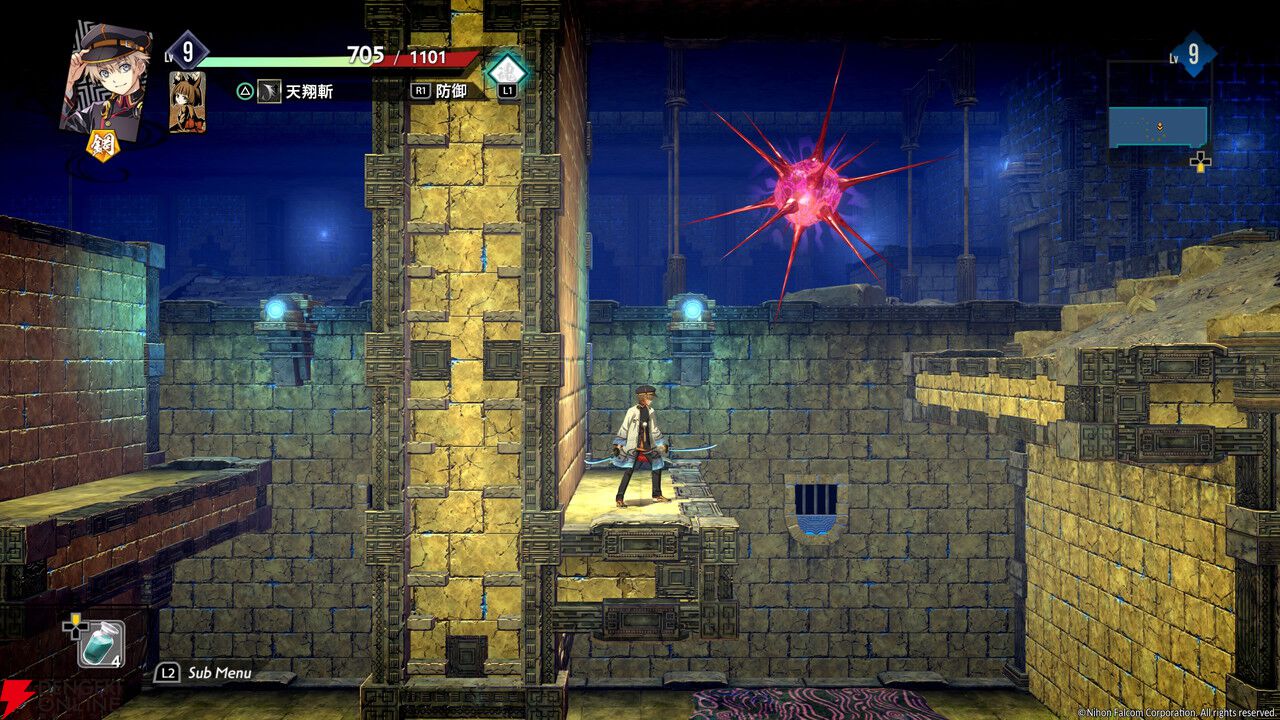1280x720 pixels.
Task: Choose the 防御 guard action label
Action: click(x=452, y=90)
